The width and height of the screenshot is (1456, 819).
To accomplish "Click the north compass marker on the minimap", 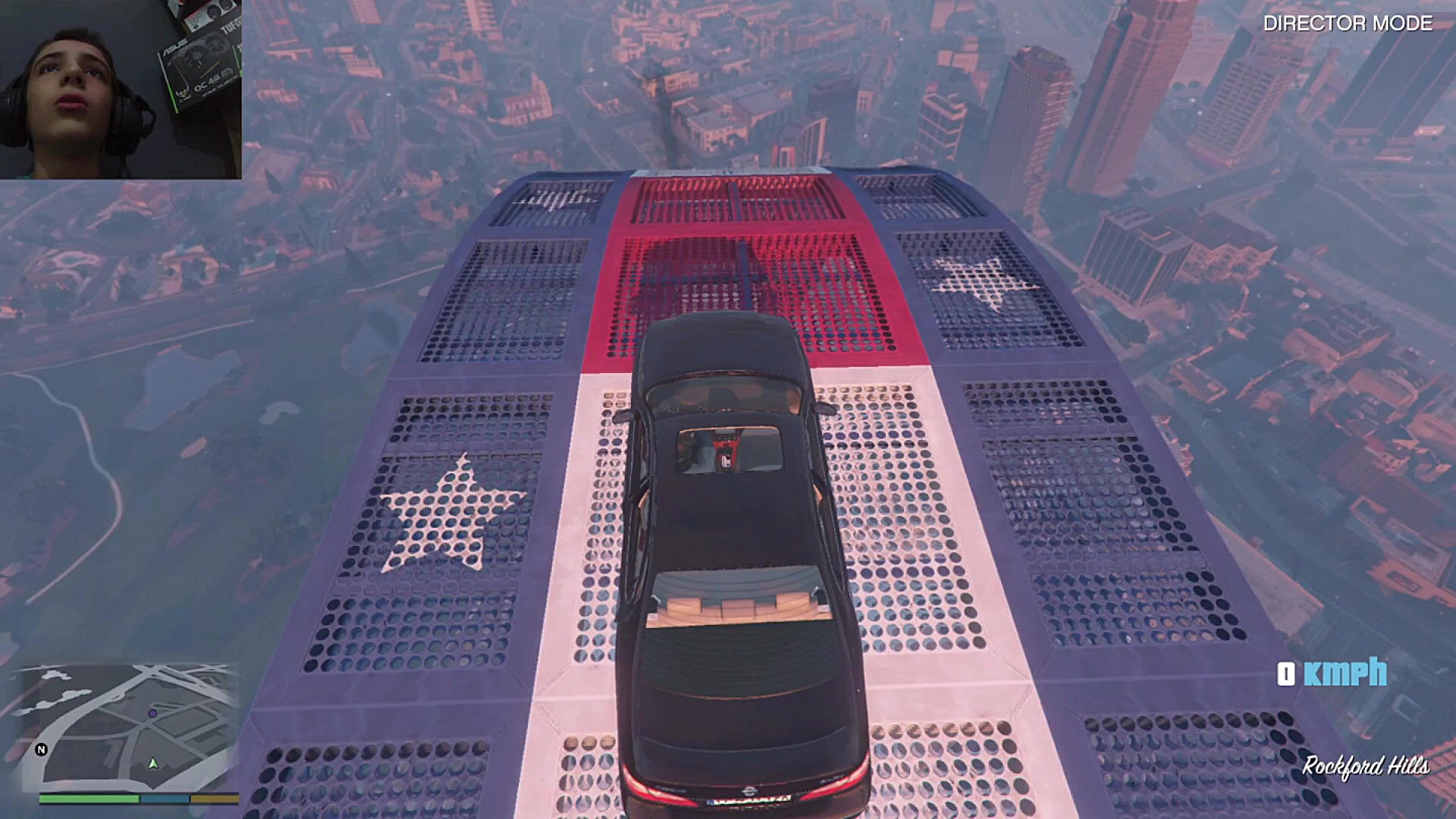I will click(x=42, y=749).
